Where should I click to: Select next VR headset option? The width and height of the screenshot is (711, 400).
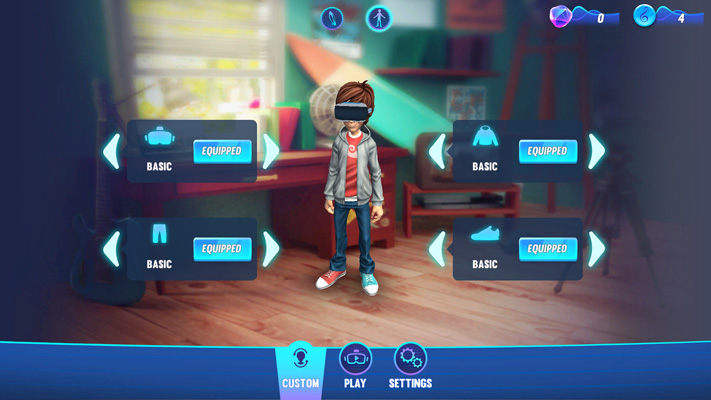pyautogui.click(x=272, y=151)
